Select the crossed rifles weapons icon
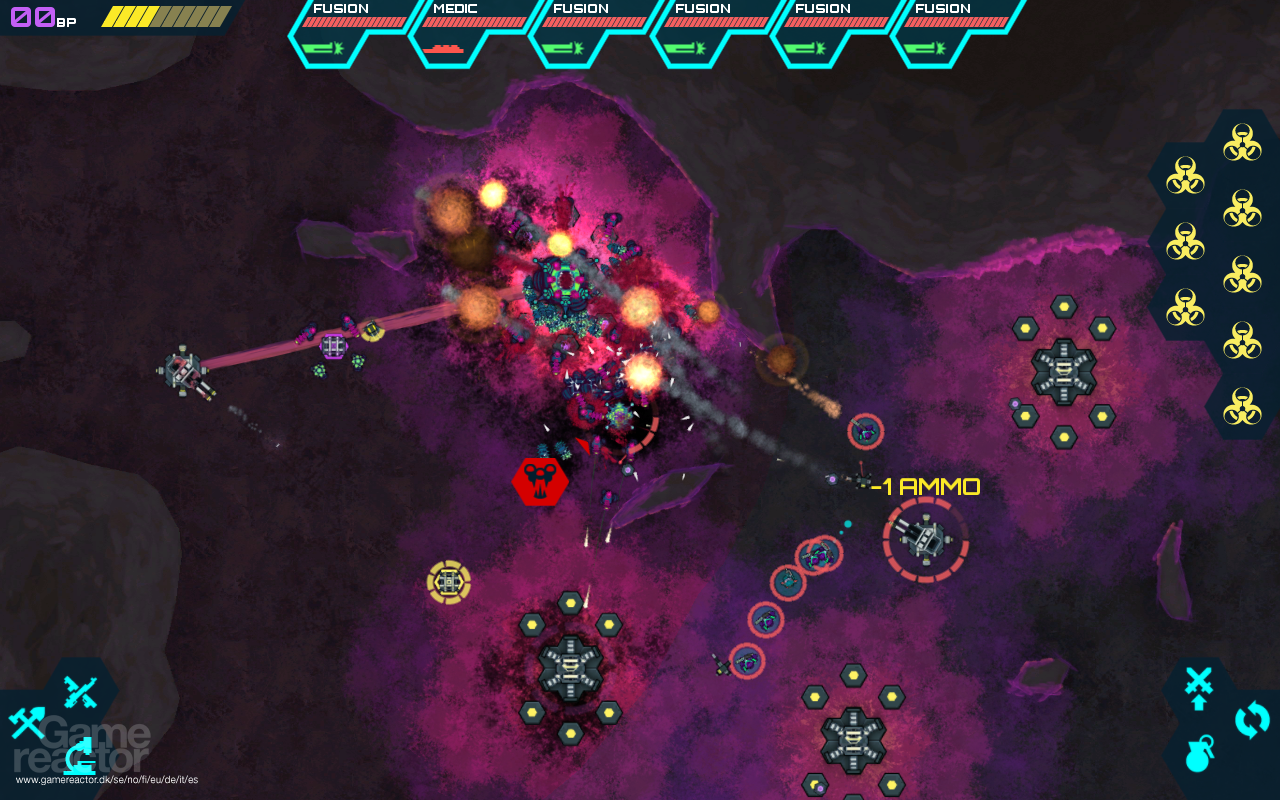Screen dimensions: 1280x800 [x=80, y=692]
